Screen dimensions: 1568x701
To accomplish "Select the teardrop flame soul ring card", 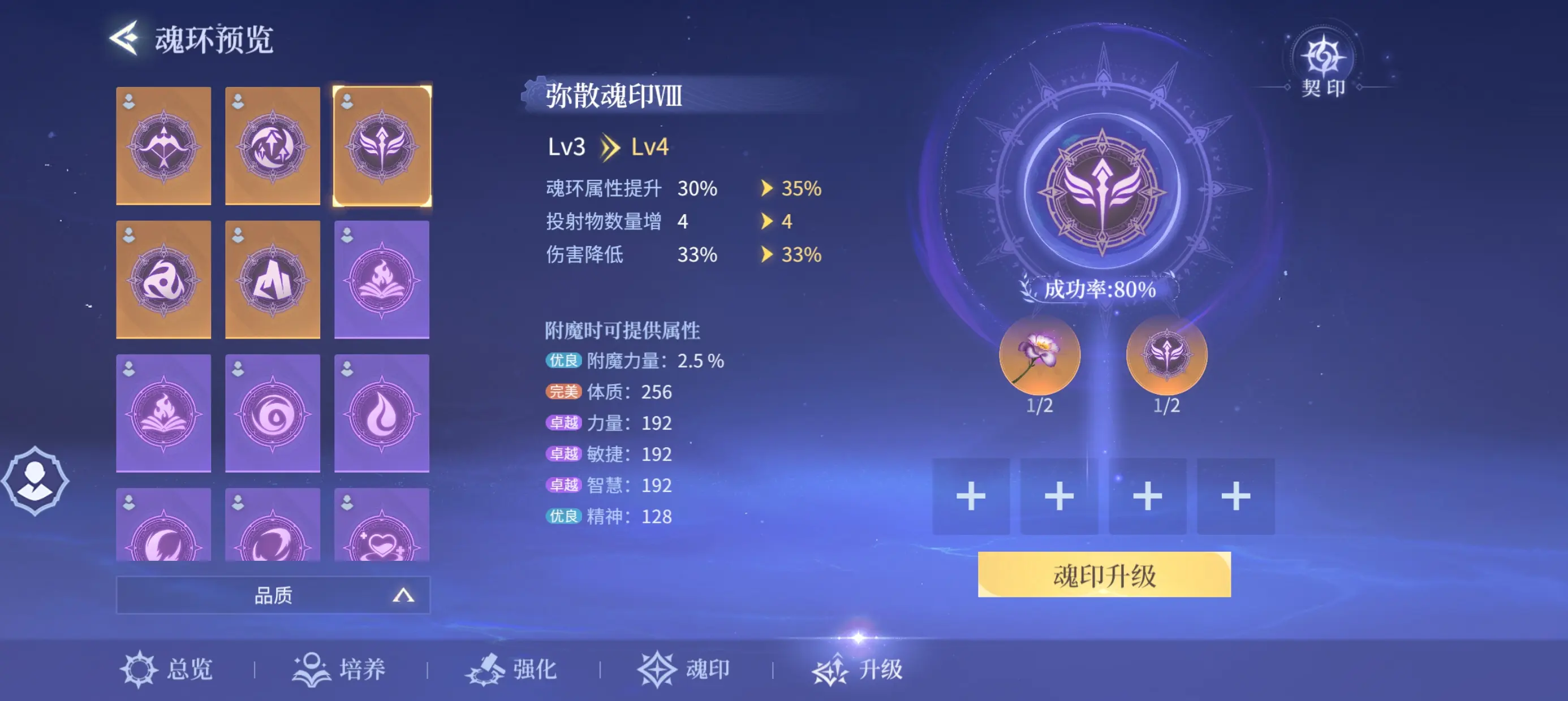I will click(381, 413).
